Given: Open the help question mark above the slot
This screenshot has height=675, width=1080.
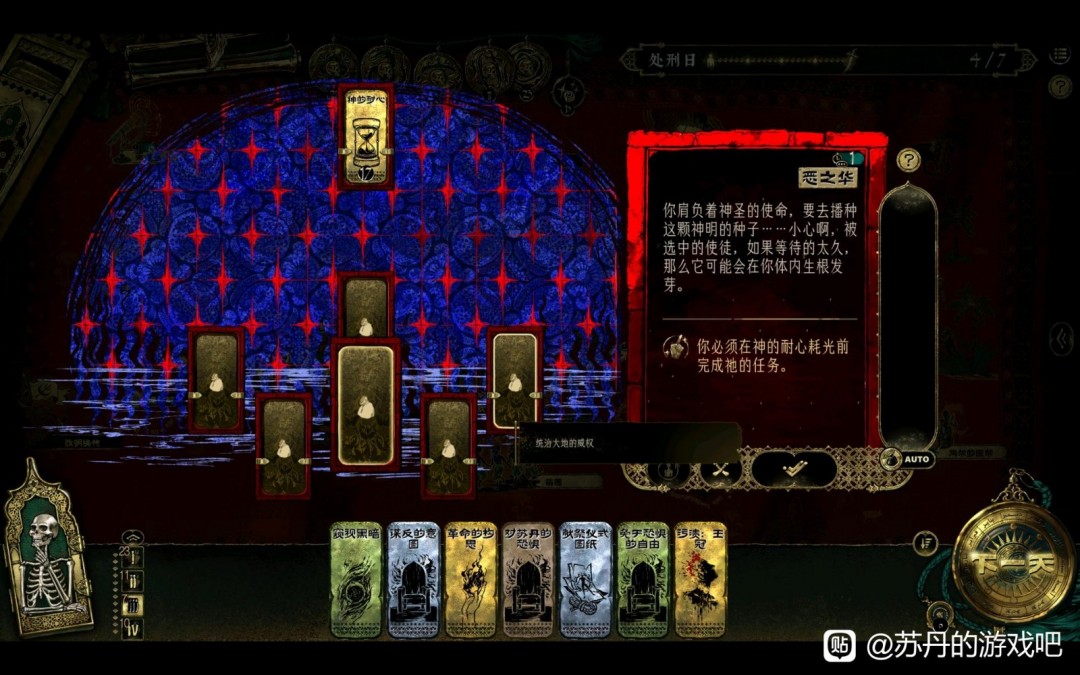Looking at the screenshot, I should [x=908, y=159].
